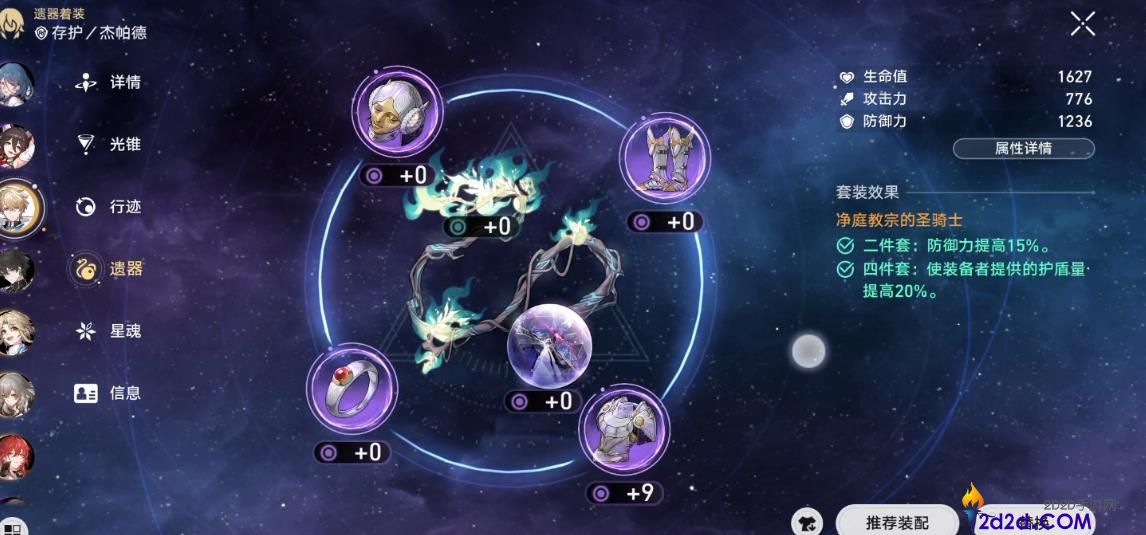
Task: Choose the red-gem ring relic slot
Action: pos(352,390)
